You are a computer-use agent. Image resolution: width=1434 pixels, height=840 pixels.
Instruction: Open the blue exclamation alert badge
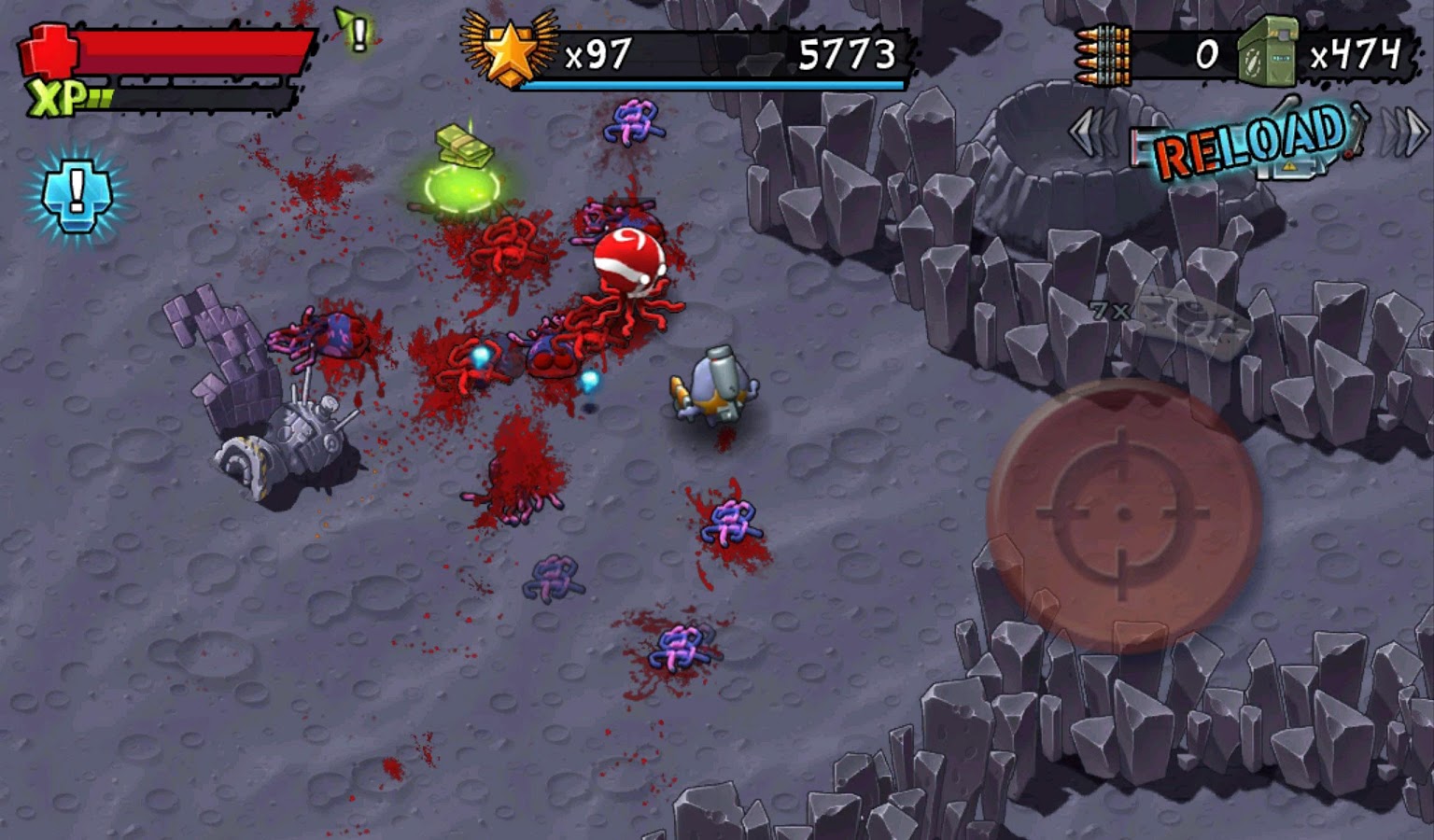(77, 193)
